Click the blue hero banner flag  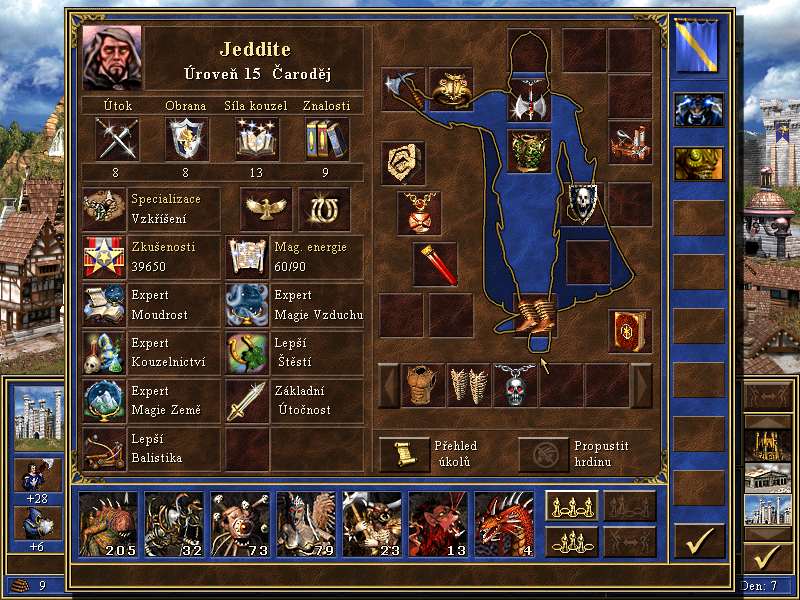(699, 47)
